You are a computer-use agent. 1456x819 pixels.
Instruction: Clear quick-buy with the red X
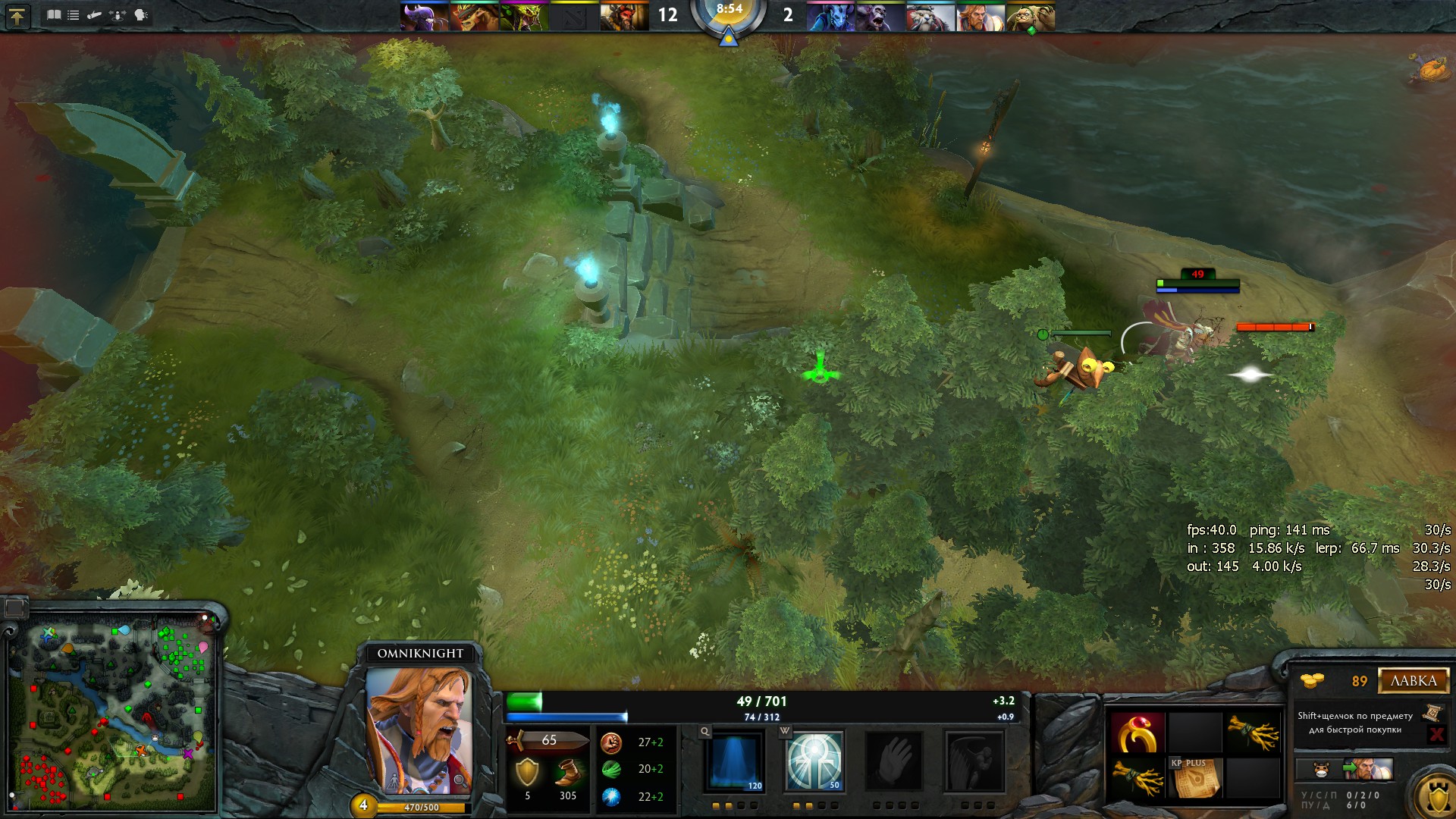(x=1436, y=734)
